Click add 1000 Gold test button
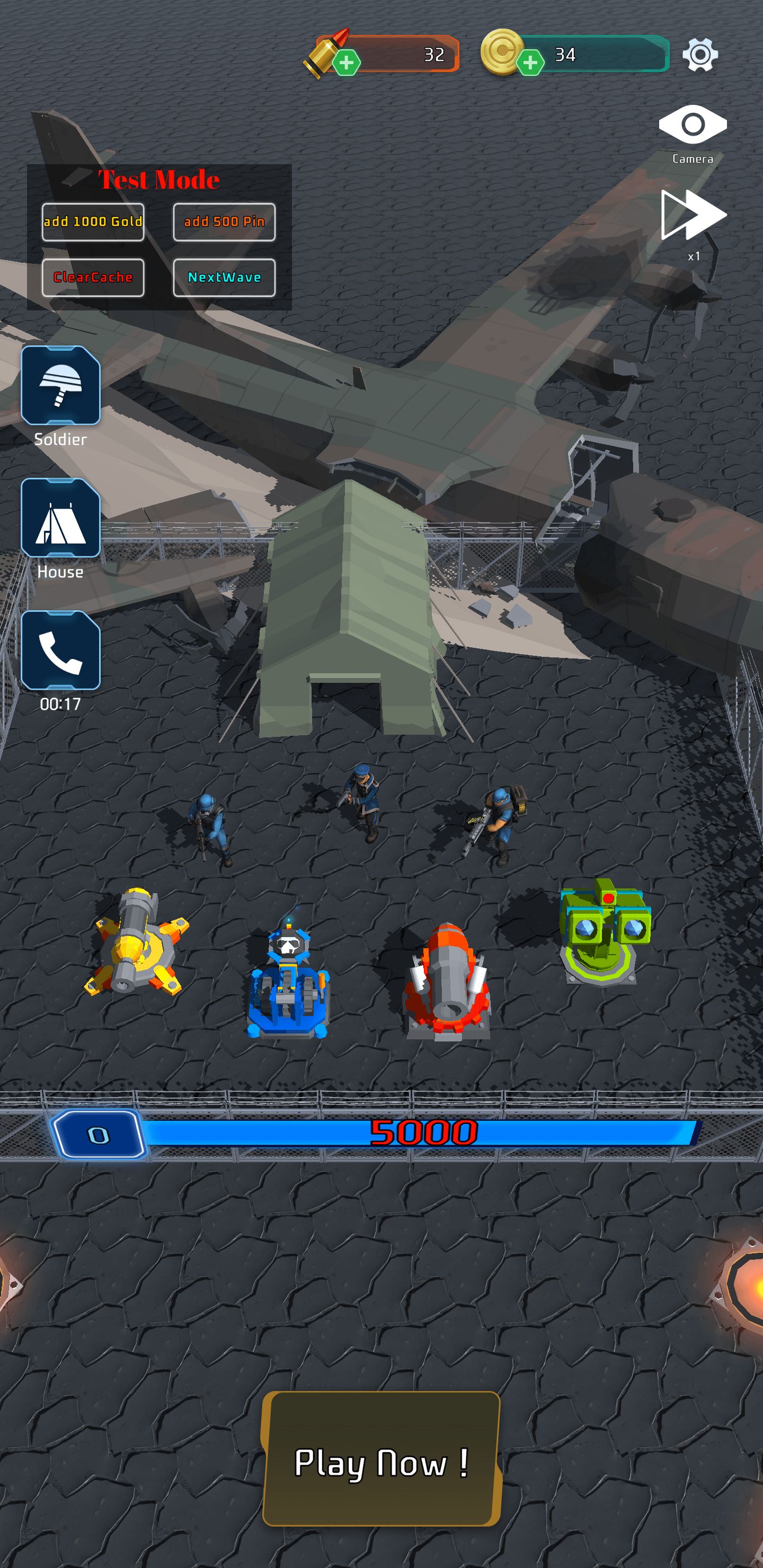 point(93,221)
